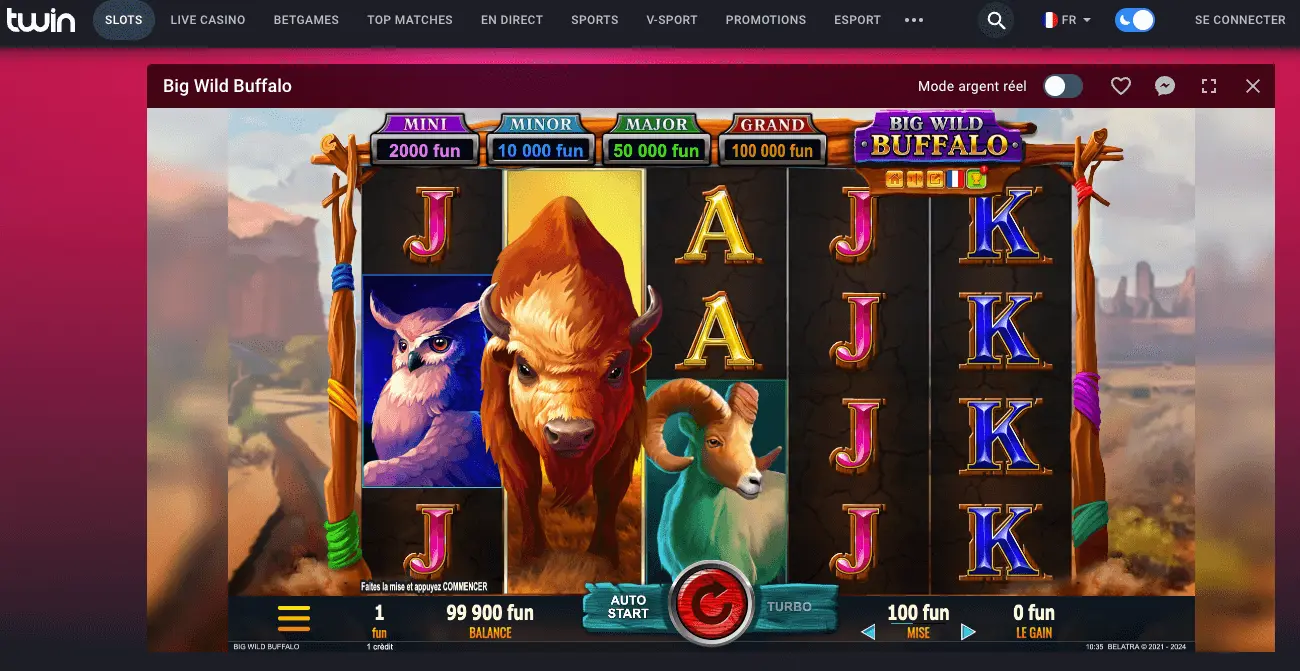
Task: Open the site search
Action: [x=996, y=20]
